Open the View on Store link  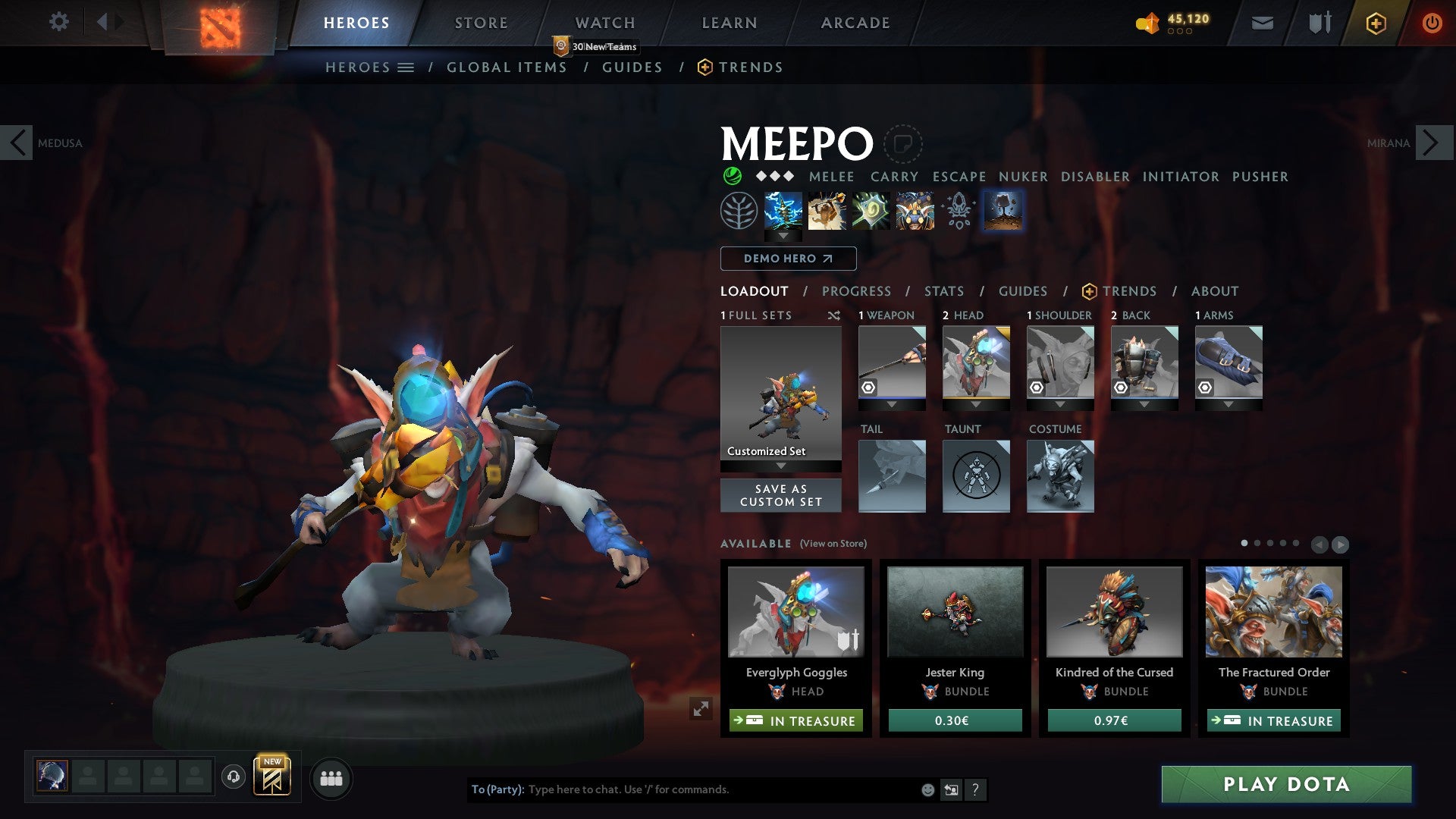click(833, 544)
